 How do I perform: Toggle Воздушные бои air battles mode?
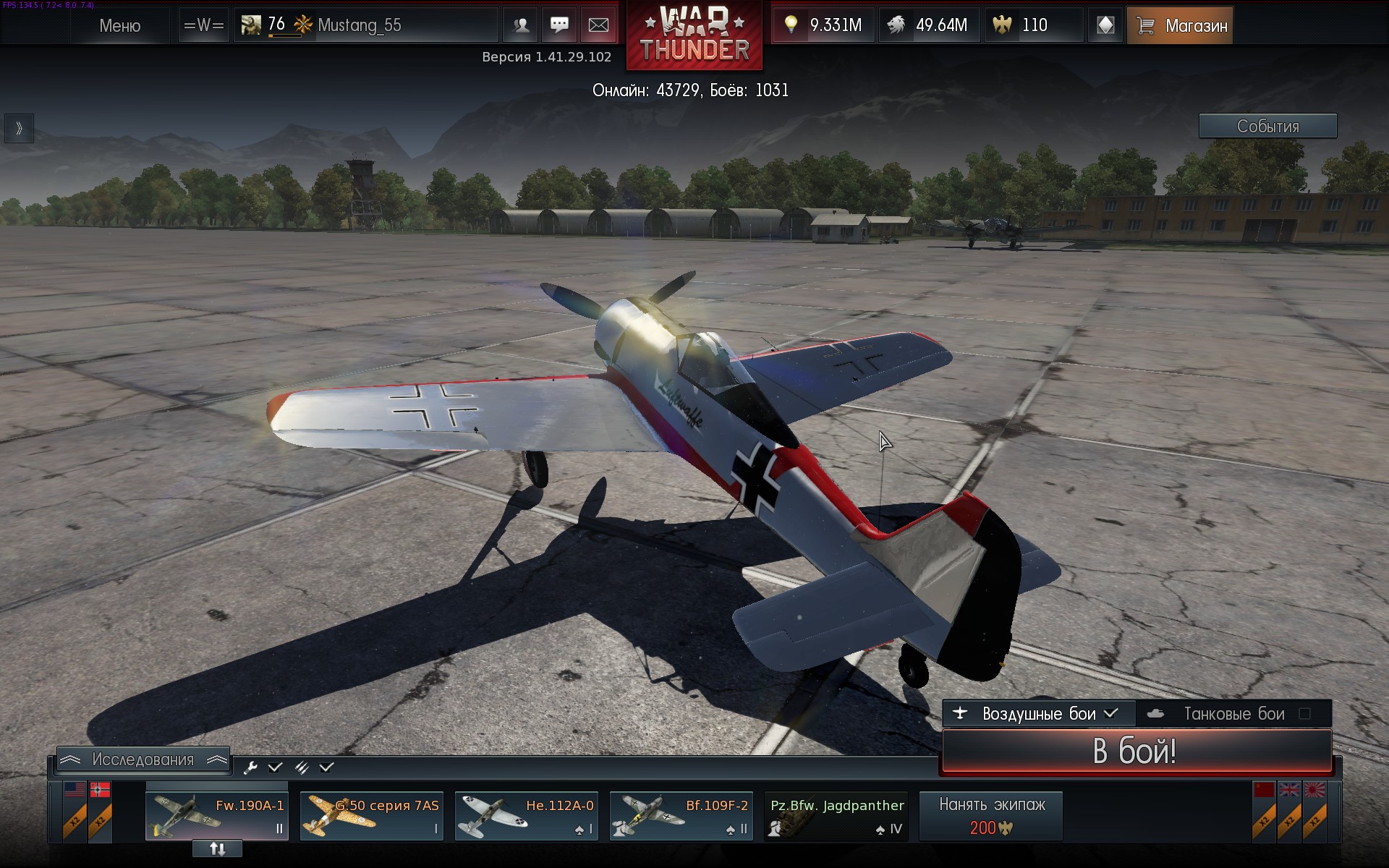pos(1039,714)
